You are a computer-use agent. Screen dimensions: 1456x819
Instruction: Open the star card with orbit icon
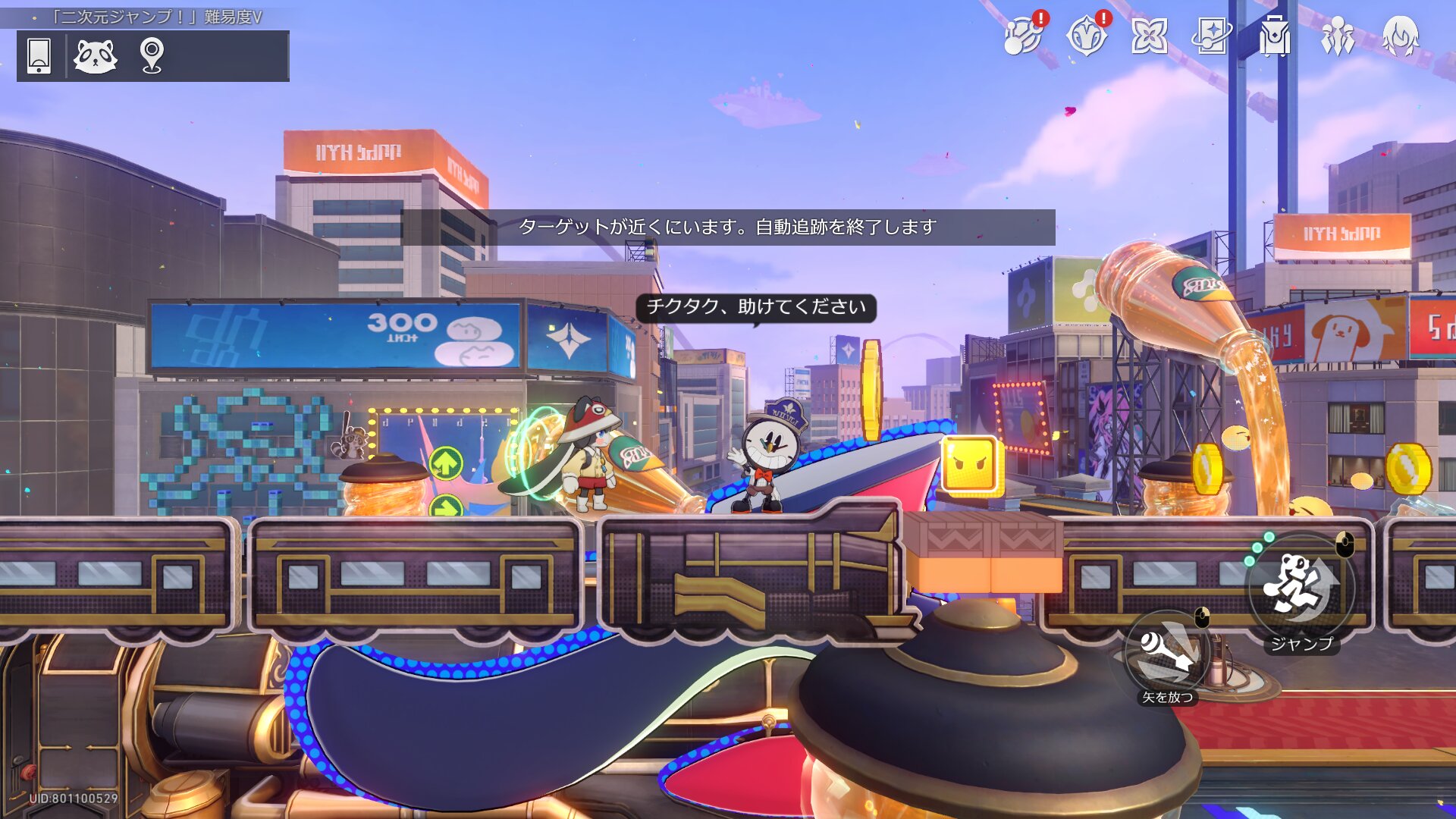[1211, 36]
